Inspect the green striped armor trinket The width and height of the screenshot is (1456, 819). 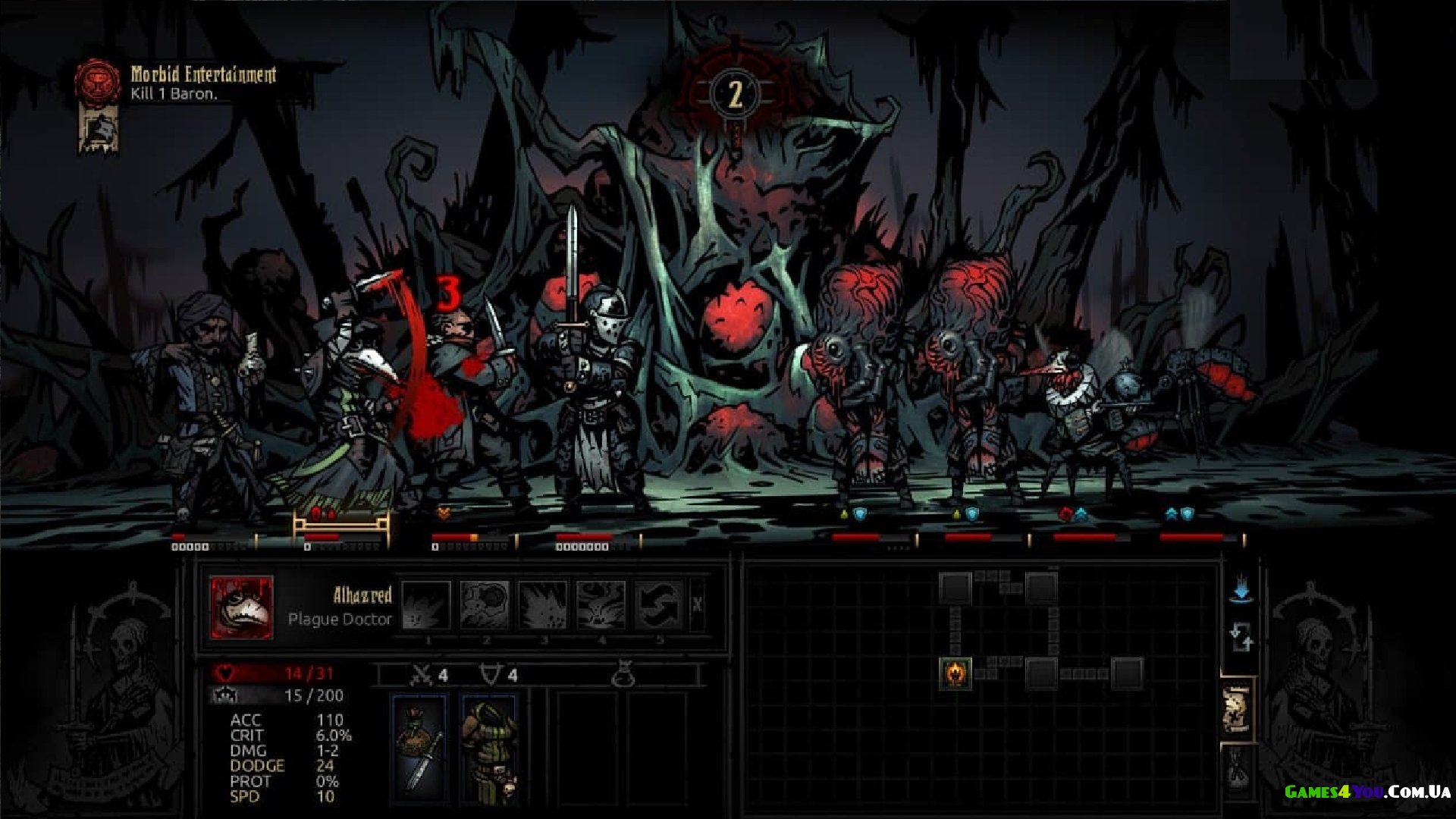pyautogui.click(x=489, y=747)
